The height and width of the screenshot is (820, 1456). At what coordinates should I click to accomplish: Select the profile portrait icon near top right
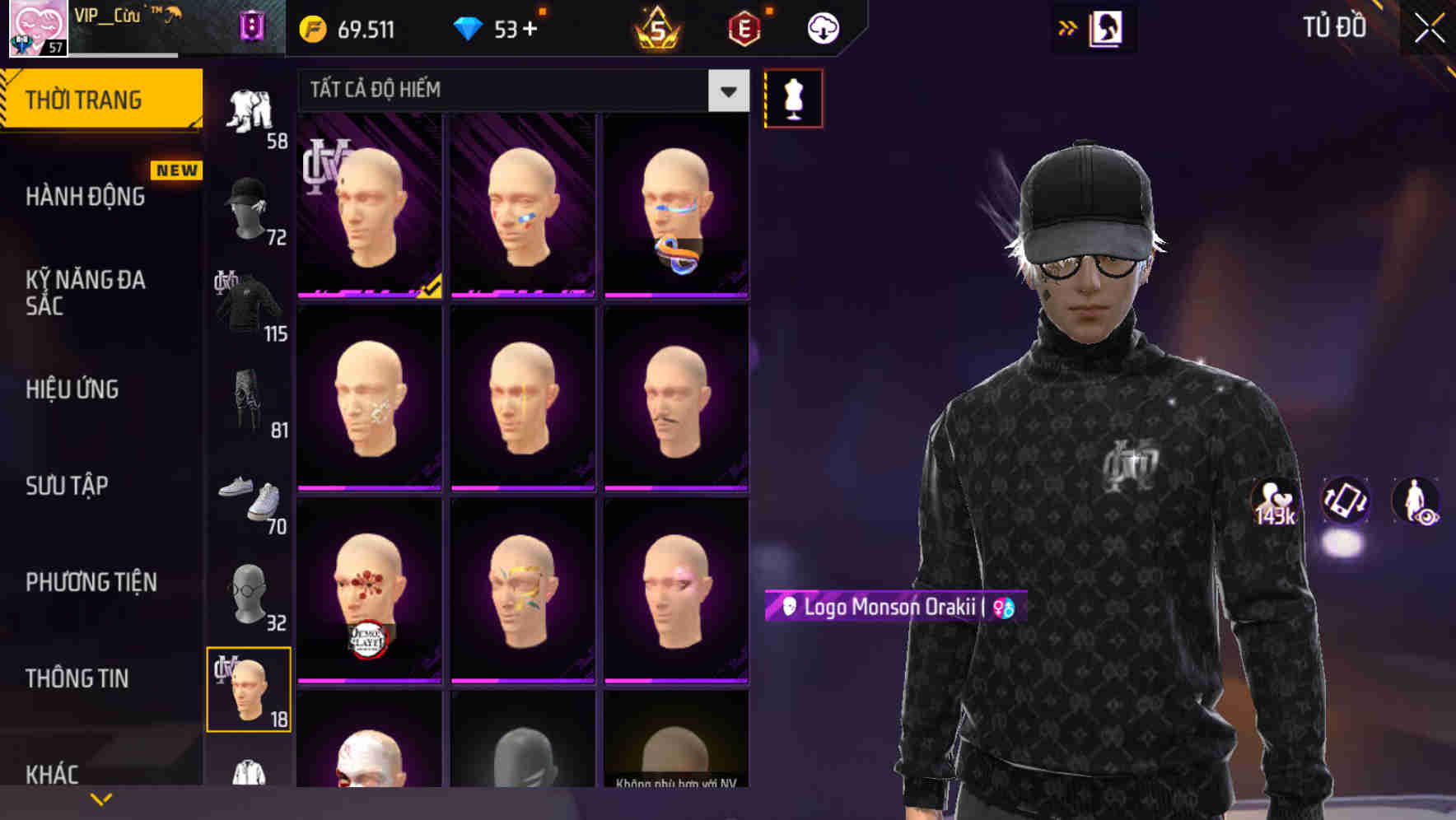point(1108,27)
